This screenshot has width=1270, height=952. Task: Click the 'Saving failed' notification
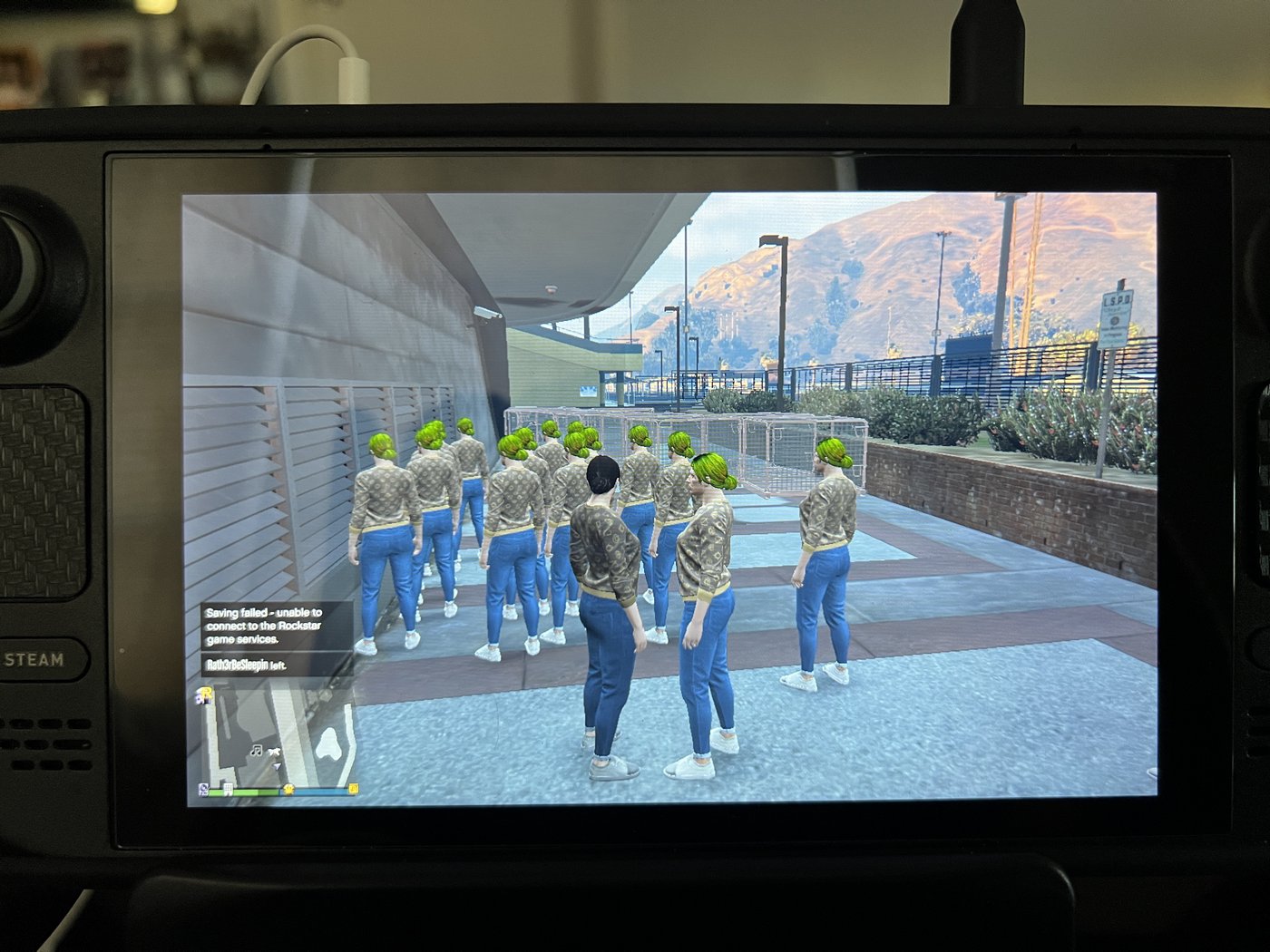click(x=276, y=626)
